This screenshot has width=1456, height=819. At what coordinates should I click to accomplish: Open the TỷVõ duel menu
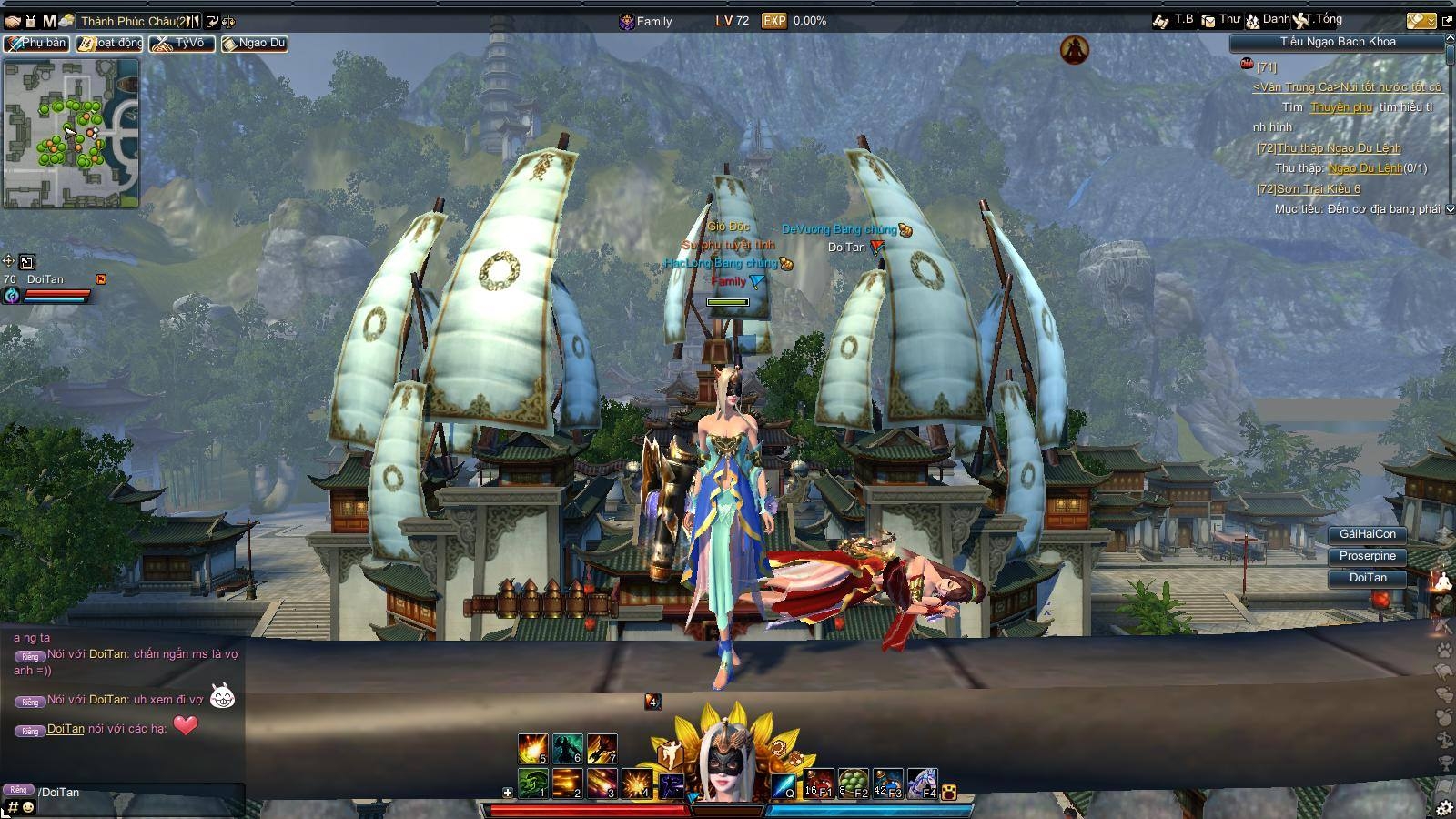[183, 43]
